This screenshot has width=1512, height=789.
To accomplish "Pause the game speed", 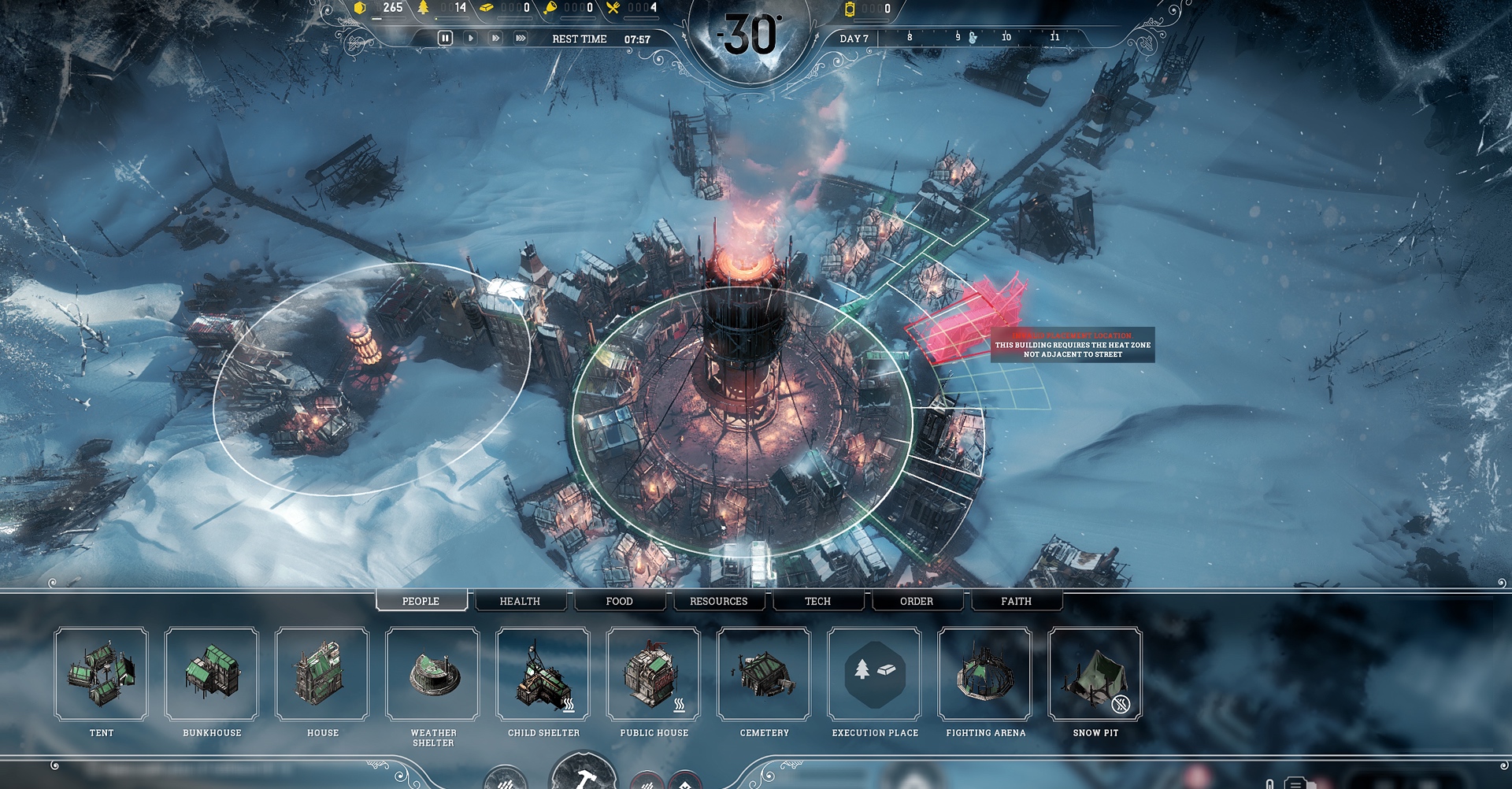I will [x=445, y=38].
